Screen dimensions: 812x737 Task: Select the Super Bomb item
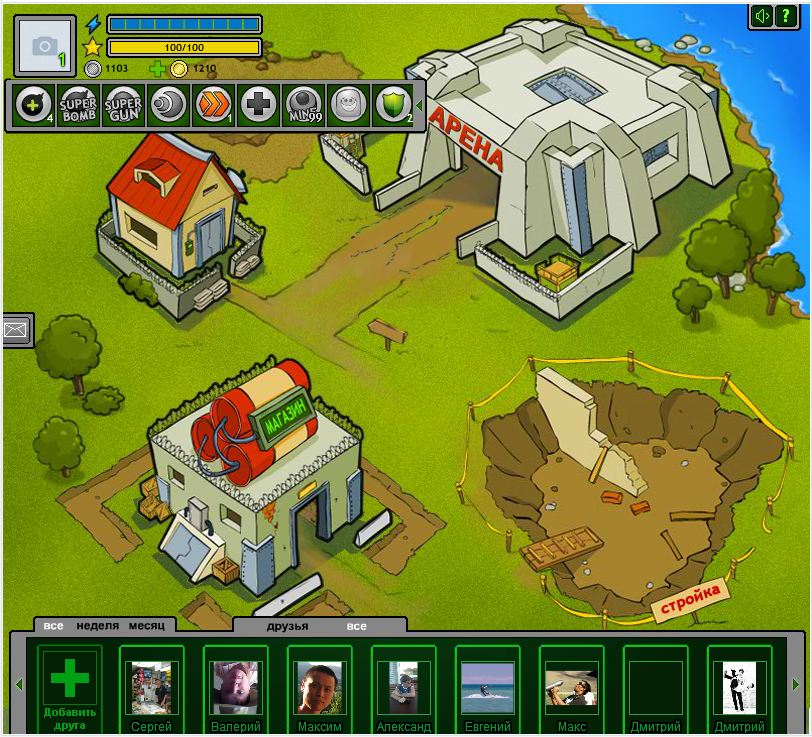[x=77, y=105]
